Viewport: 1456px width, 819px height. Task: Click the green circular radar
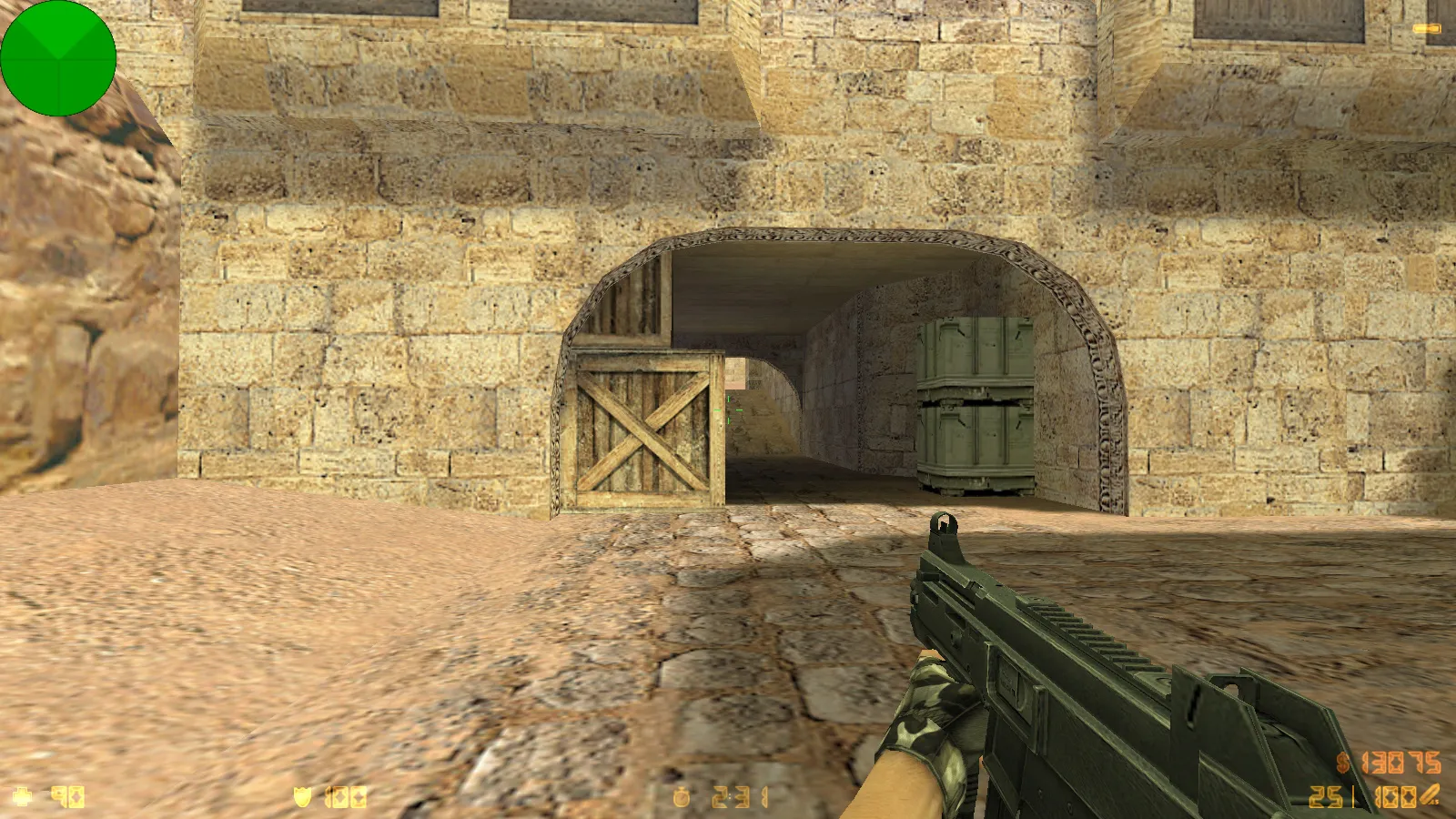[58, 58]
